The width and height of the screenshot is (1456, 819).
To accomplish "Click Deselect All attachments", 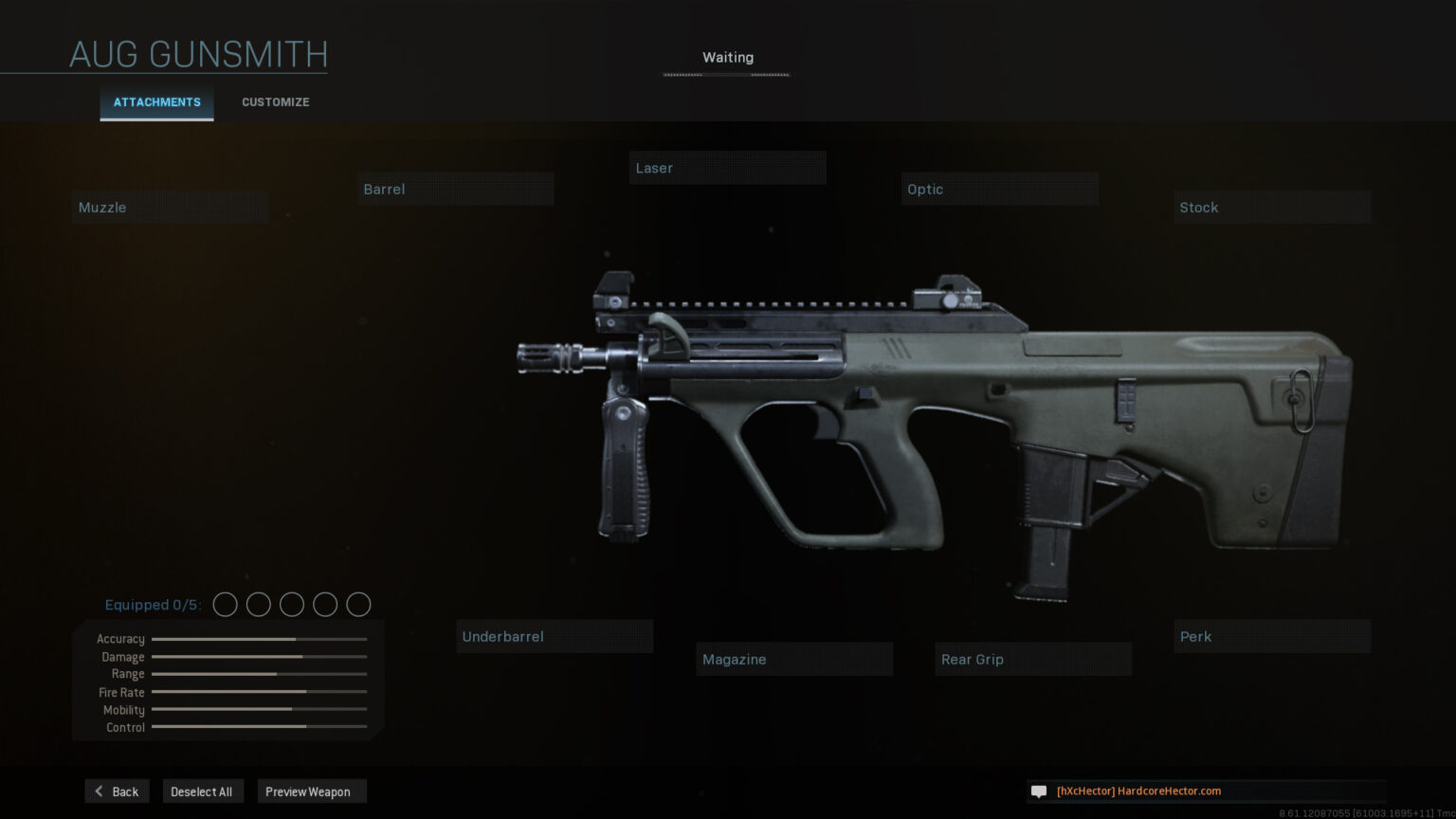I will [202, 792].
